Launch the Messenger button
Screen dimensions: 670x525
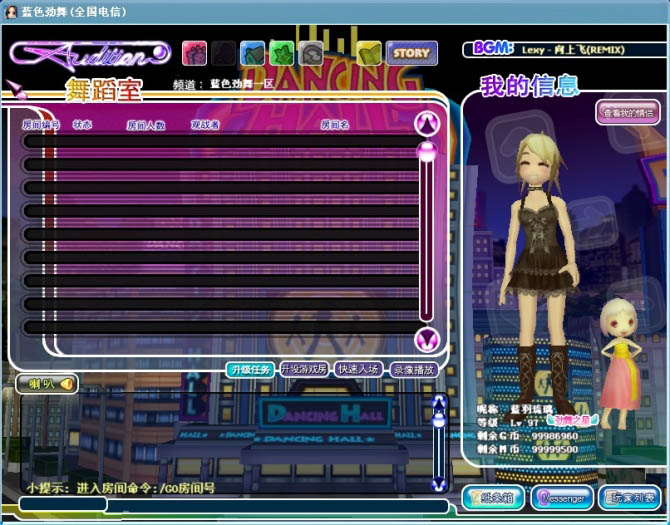pyautogui.click(x=562, y=497)
